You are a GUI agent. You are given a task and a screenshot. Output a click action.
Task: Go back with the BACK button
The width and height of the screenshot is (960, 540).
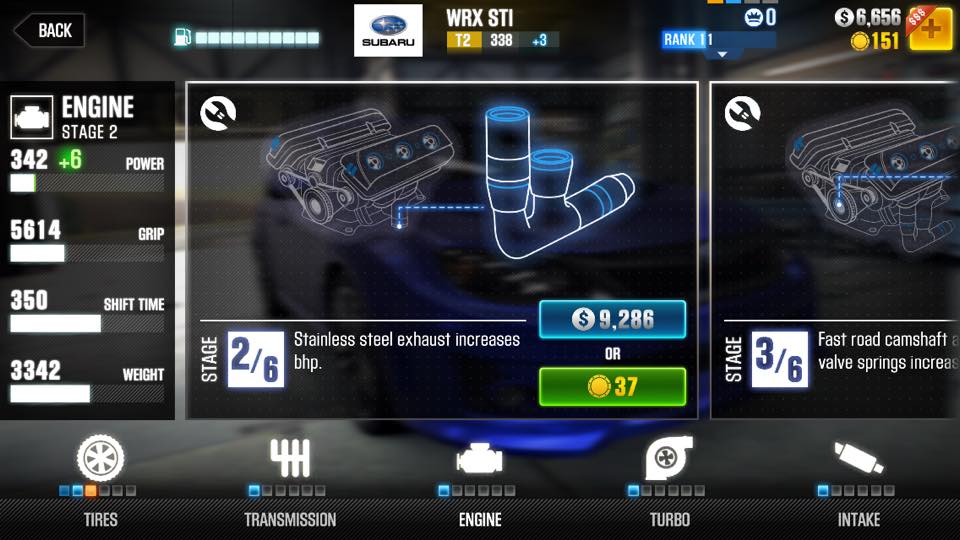[x=48, y=30]
